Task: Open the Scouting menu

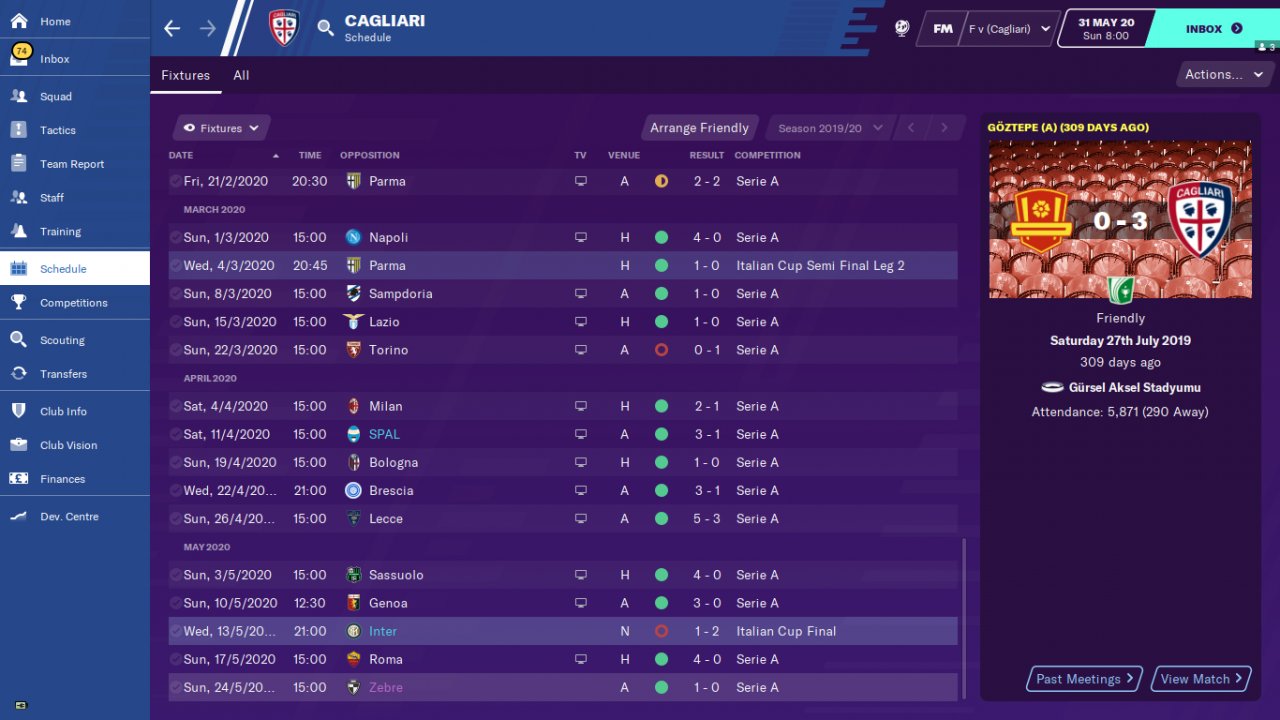Action: 62,340
